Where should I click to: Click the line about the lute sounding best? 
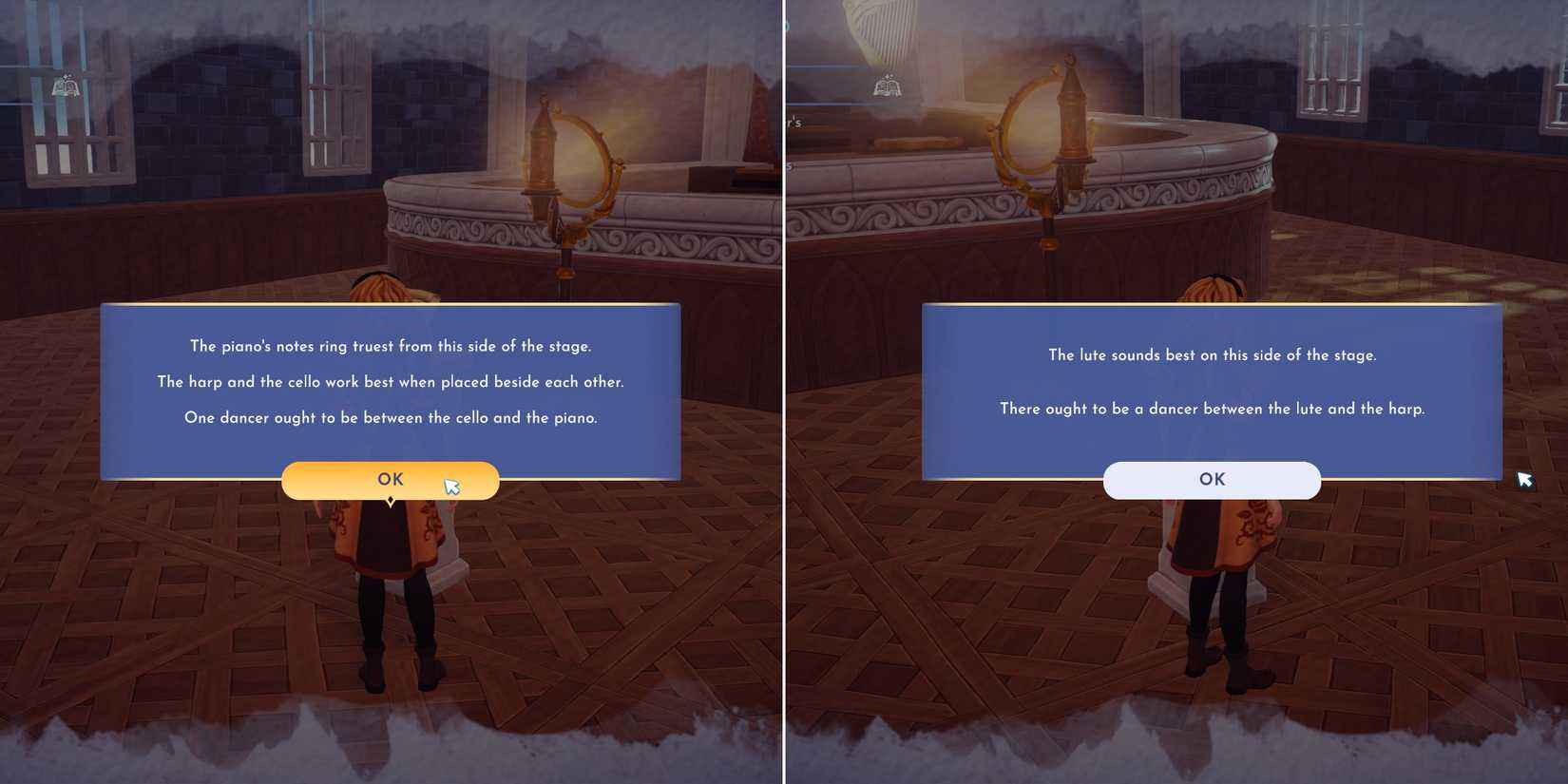(1213, 354)
